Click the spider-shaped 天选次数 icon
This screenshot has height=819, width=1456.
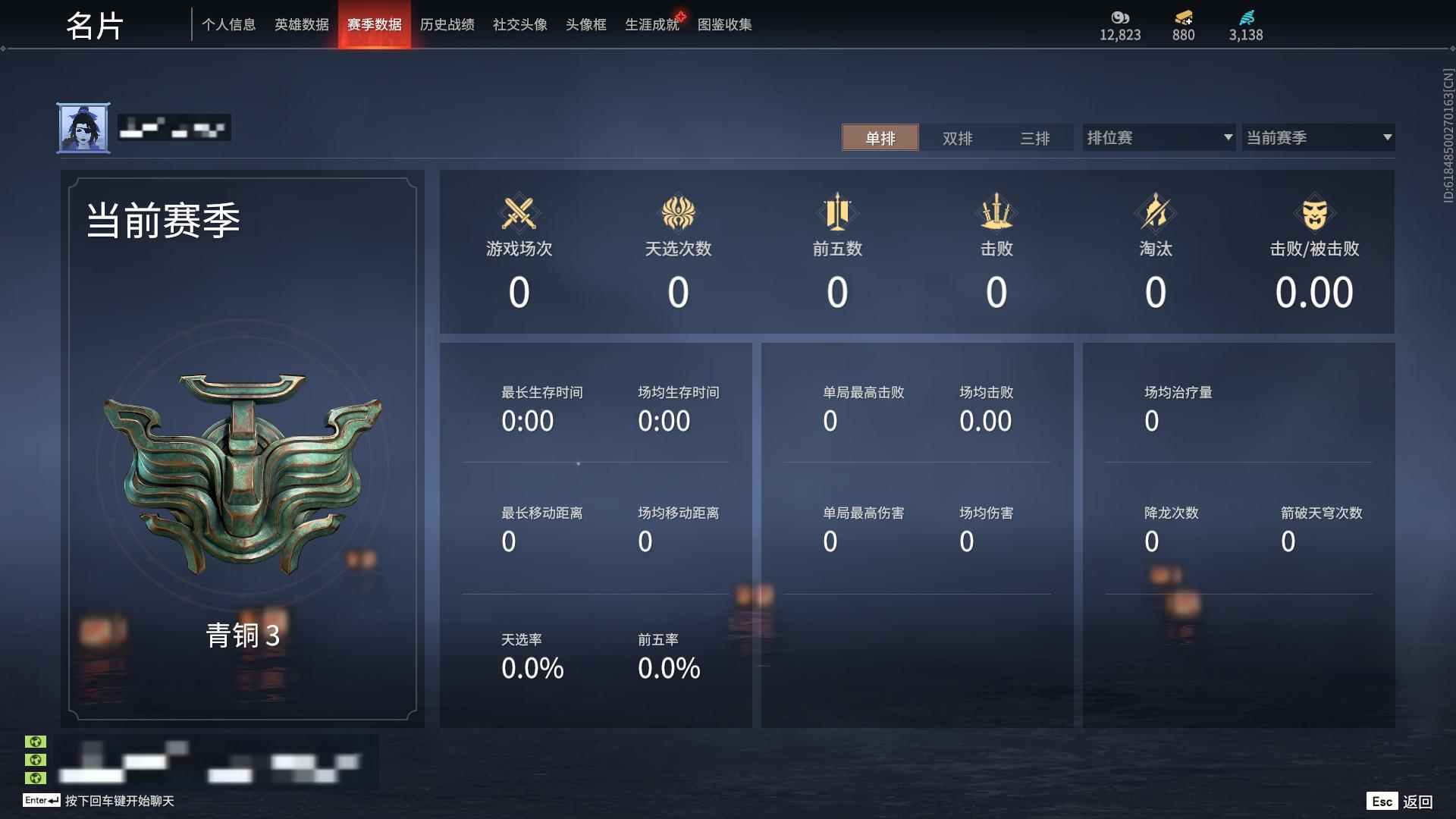click(x=678, y=213)
